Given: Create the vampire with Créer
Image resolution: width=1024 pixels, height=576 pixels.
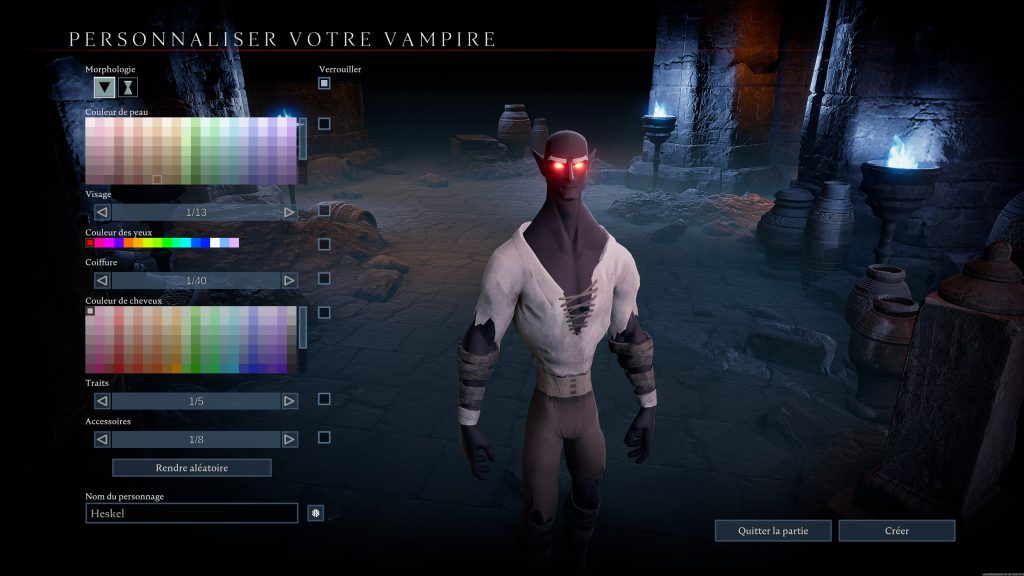Looking at the screenshot, I should click(x=896, y=530).
